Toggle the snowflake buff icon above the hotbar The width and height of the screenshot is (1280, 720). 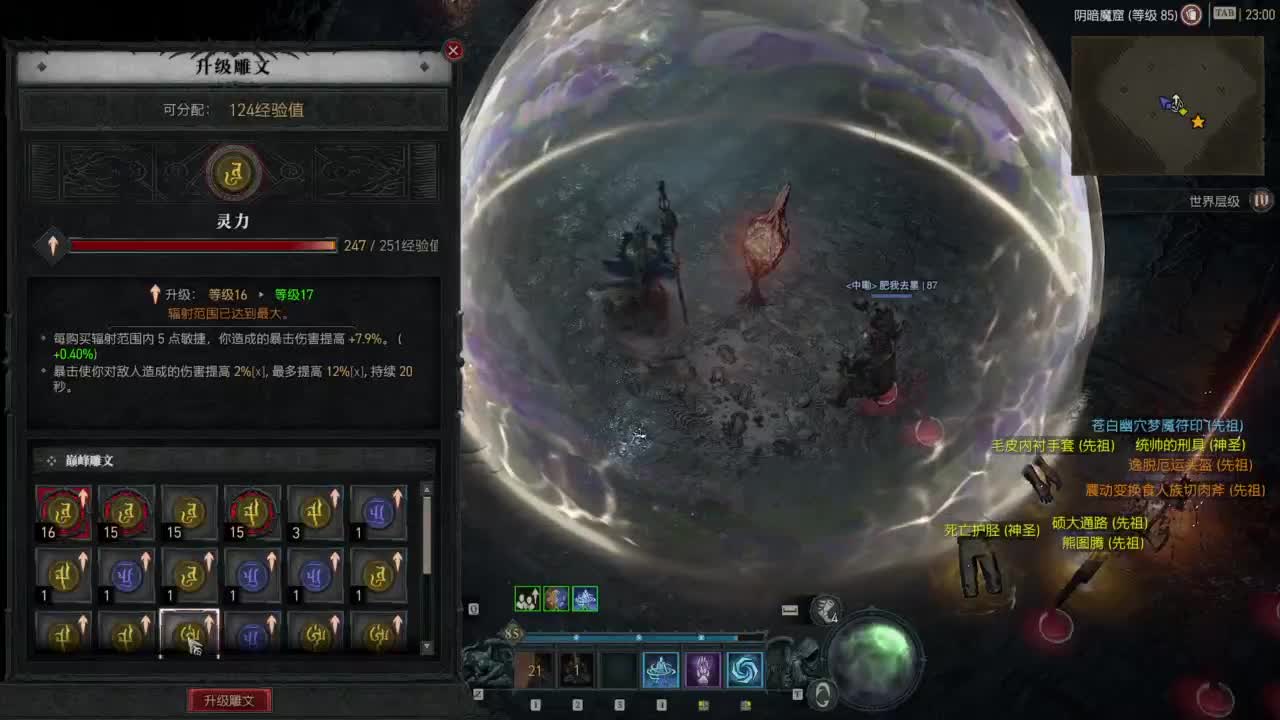pos(585,598)
